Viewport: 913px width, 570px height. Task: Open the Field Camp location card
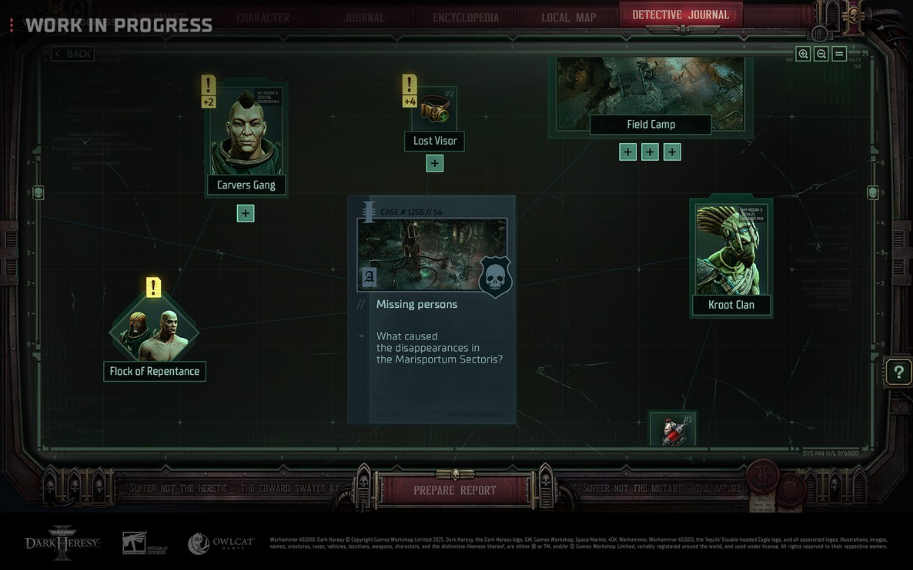tap(650, 95)
